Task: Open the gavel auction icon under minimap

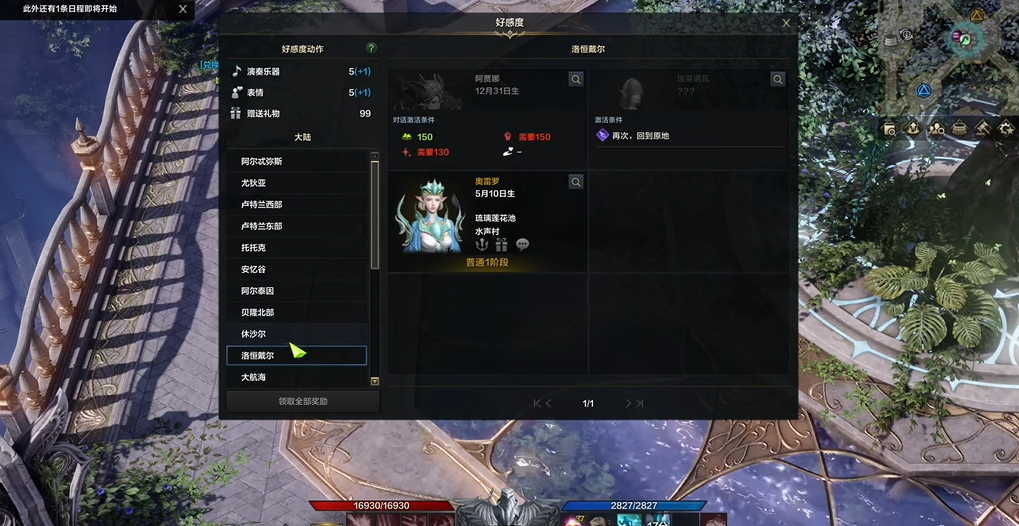Action: pos(982,128)
